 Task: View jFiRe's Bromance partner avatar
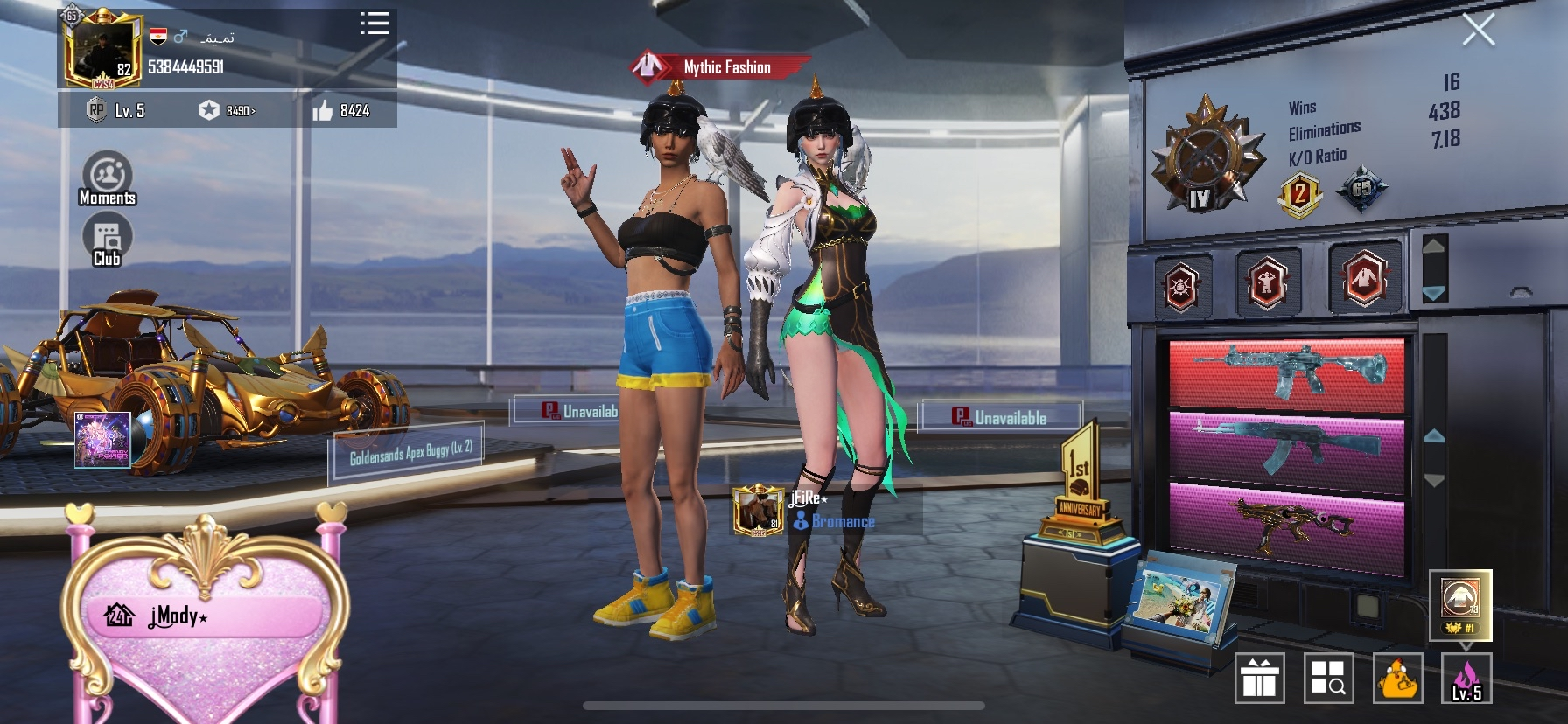point(758,511)
